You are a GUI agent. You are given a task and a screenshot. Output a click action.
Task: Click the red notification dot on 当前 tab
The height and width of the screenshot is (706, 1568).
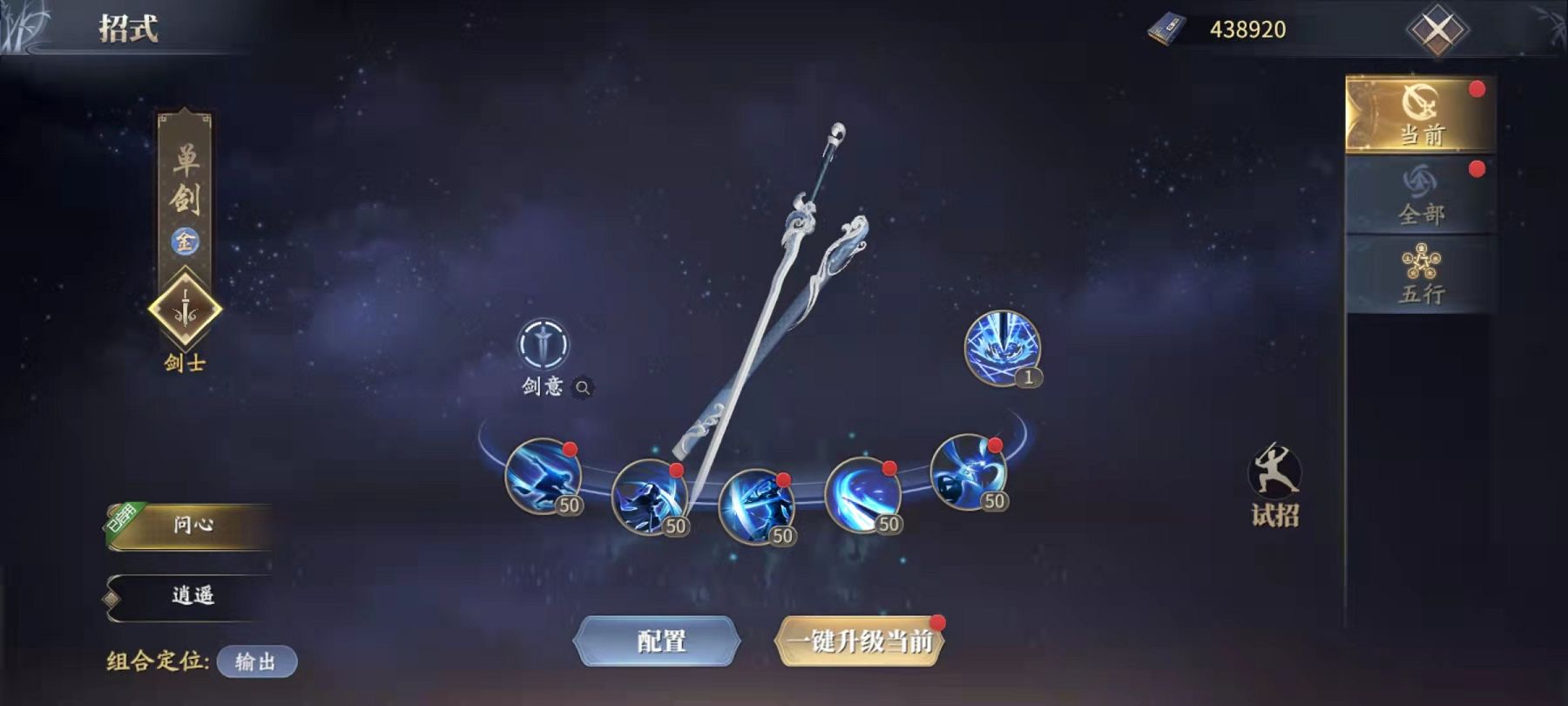[1476, 87]
